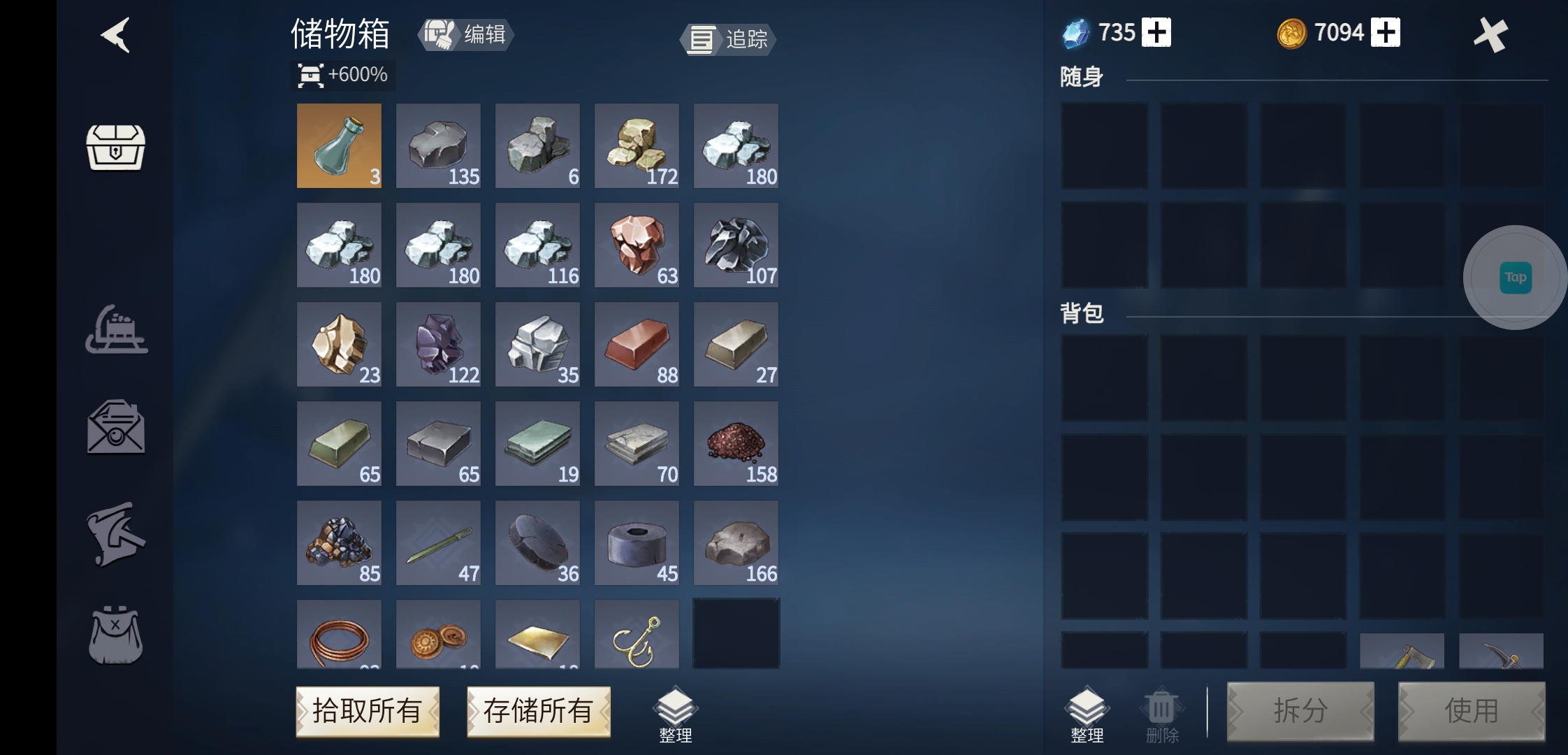
Task: Select the potion bottle stack of 3
Action: click(x=339, y=145)
